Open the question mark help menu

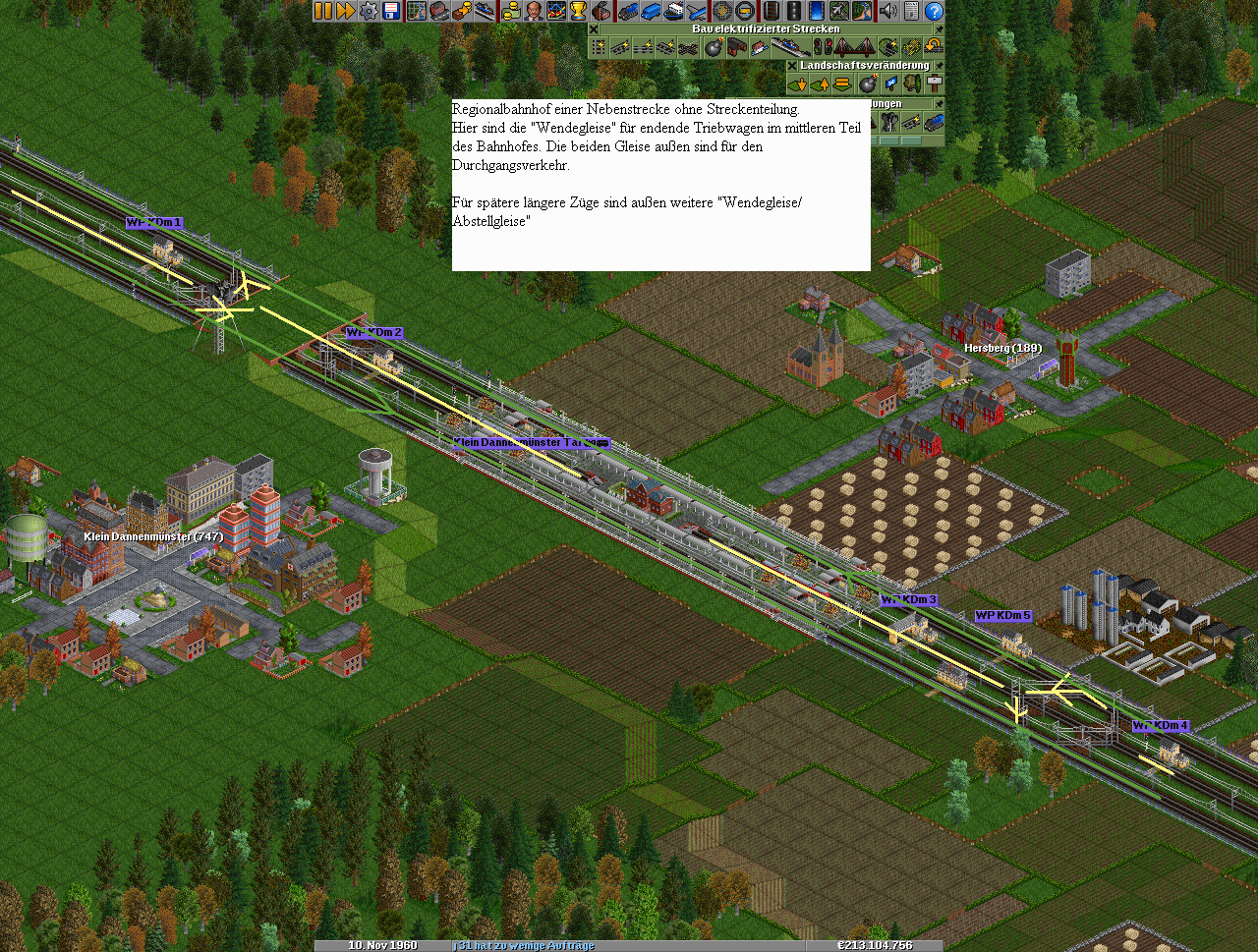934,11
